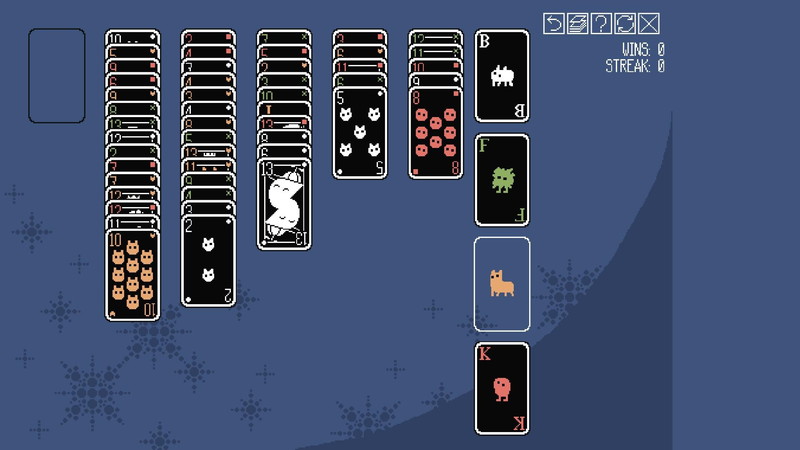This screenshot has width=800, height=450.
Task: Click the empty card slot outline
Action: pyautogui.click(x=56, y=76)
